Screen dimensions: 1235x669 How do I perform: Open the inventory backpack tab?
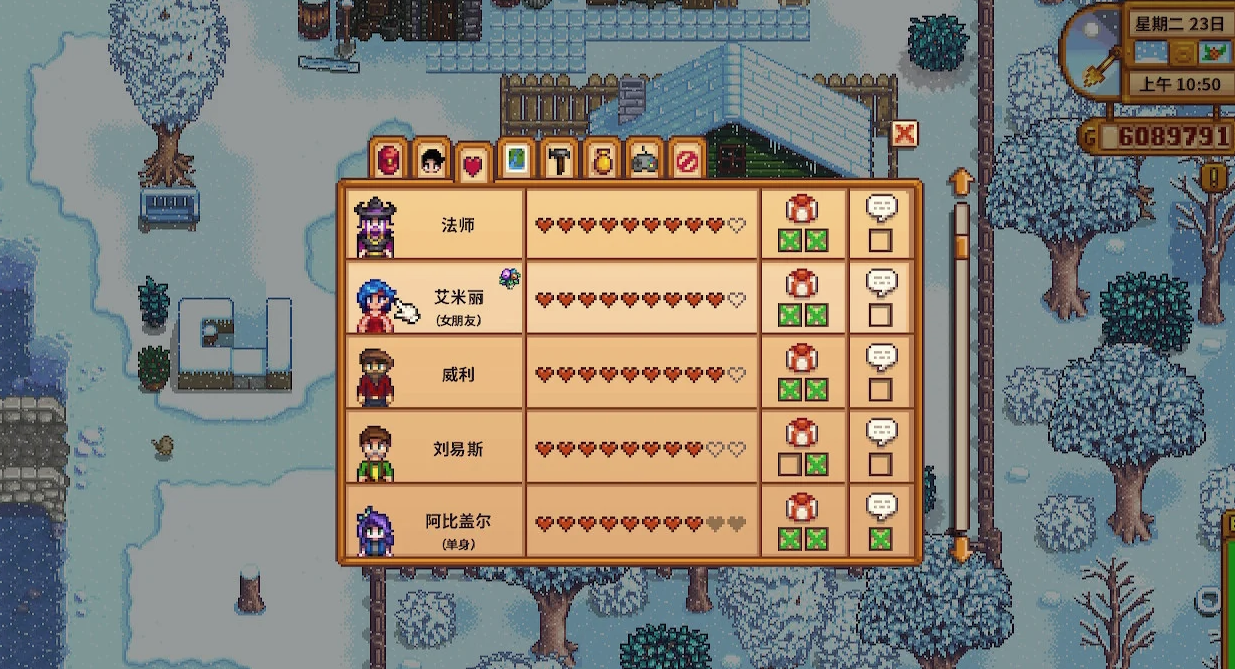390,159
